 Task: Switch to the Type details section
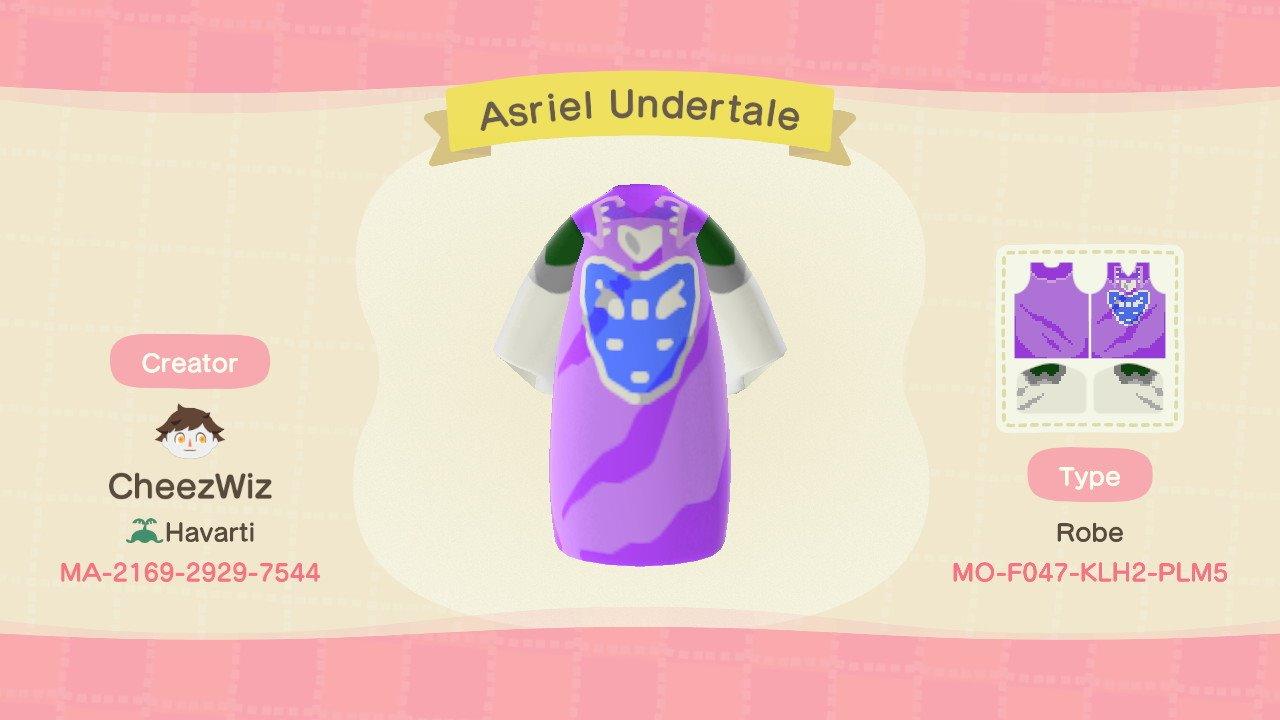pyautogui.click(x=1090, y=477)
